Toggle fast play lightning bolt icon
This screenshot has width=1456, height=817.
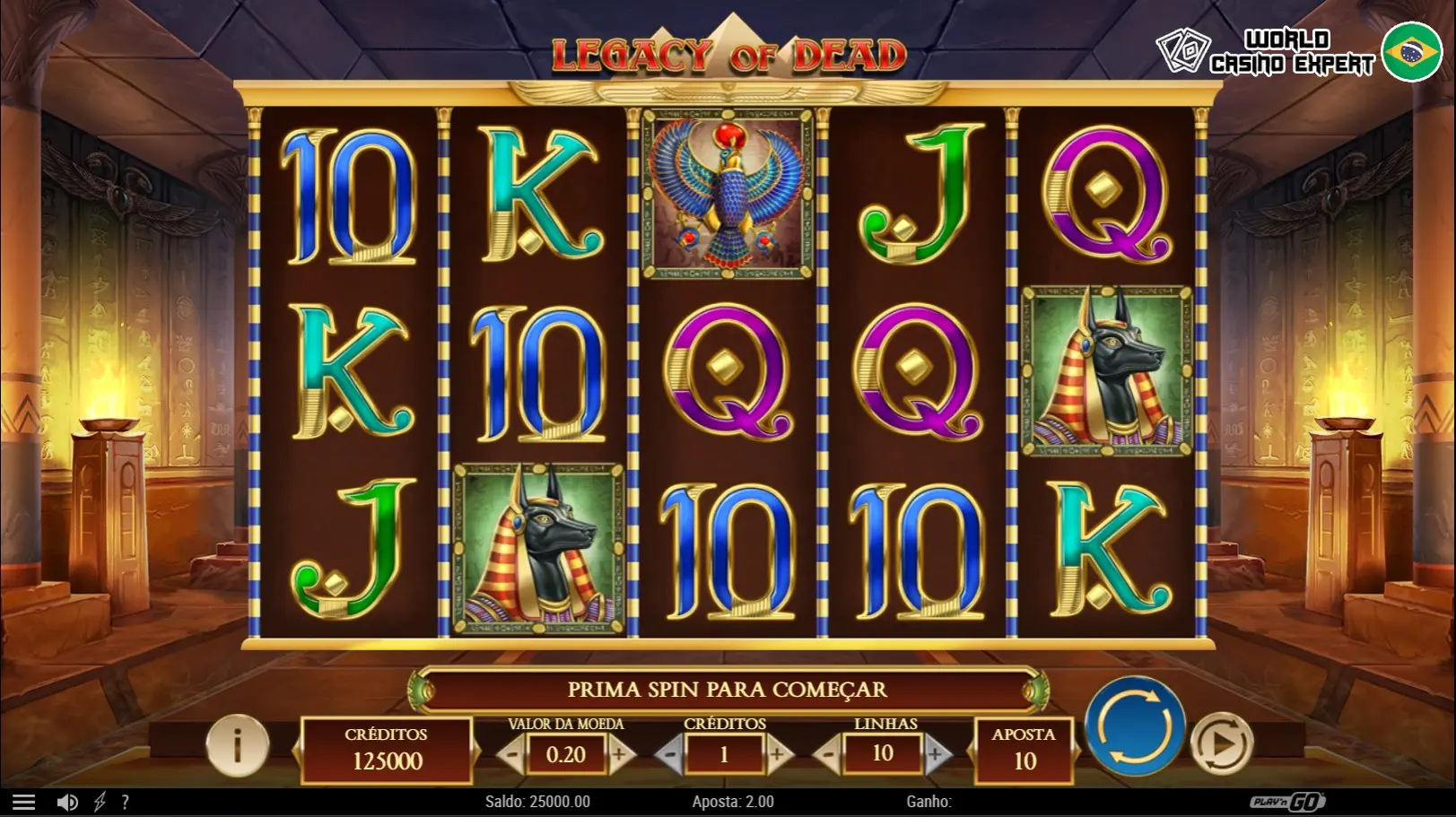tap(100, 802)
